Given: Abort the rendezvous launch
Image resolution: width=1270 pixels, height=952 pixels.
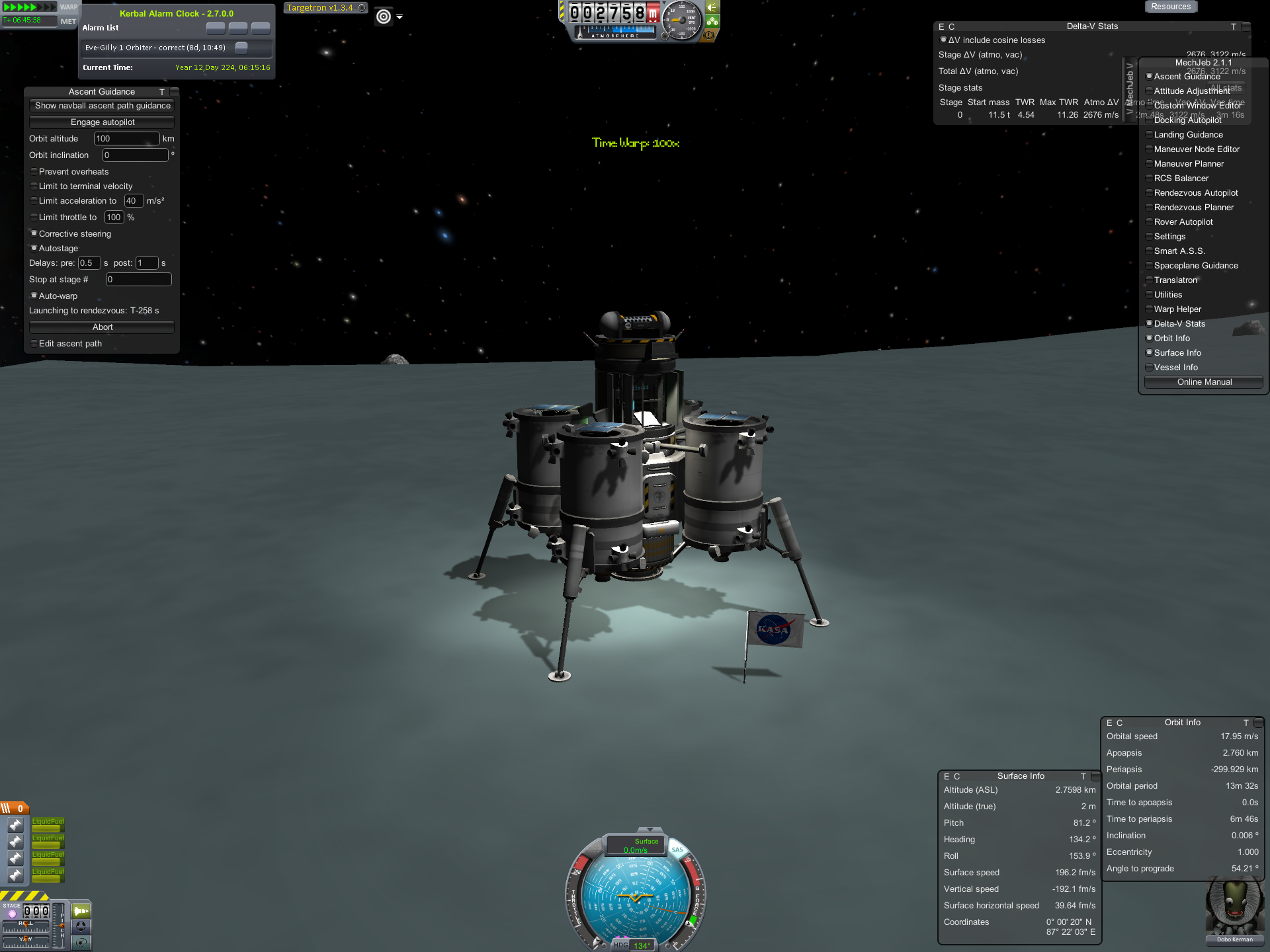Looking at the screenshot, I should (x=102, y=327).
